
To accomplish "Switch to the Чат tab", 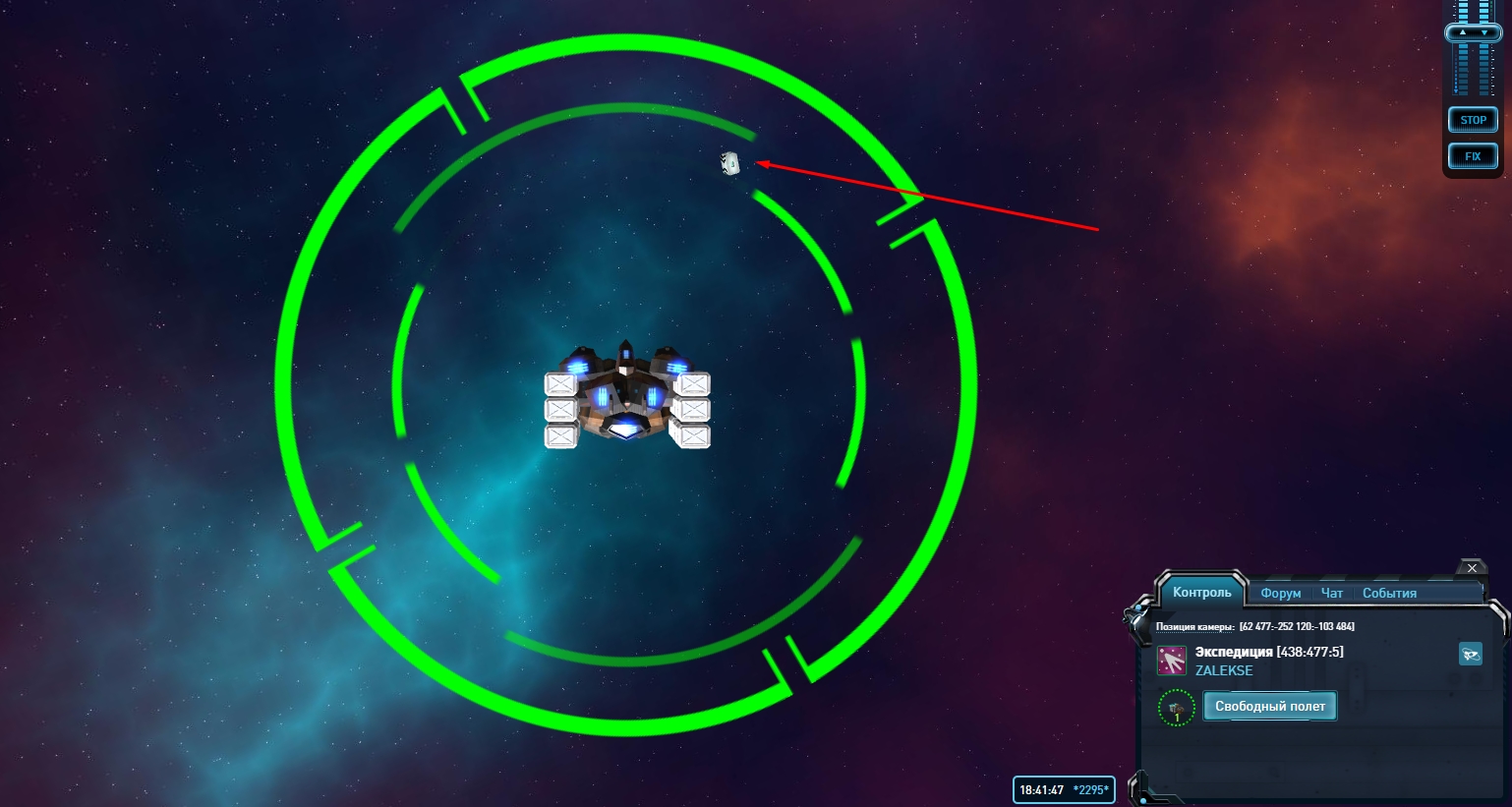I will (1332, 594).
